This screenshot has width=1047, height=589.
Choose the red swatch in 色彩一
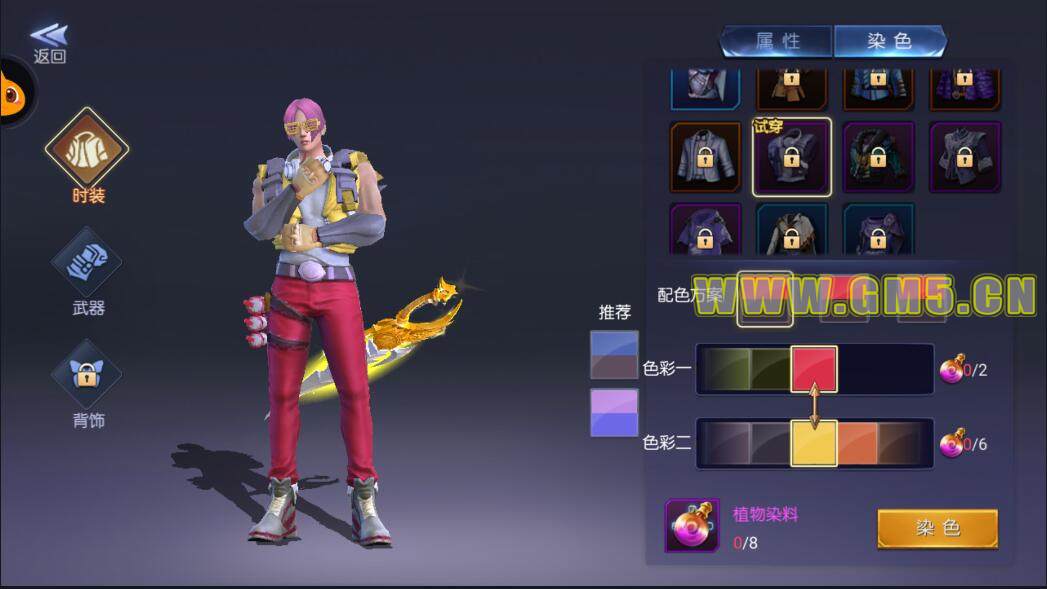814,369
